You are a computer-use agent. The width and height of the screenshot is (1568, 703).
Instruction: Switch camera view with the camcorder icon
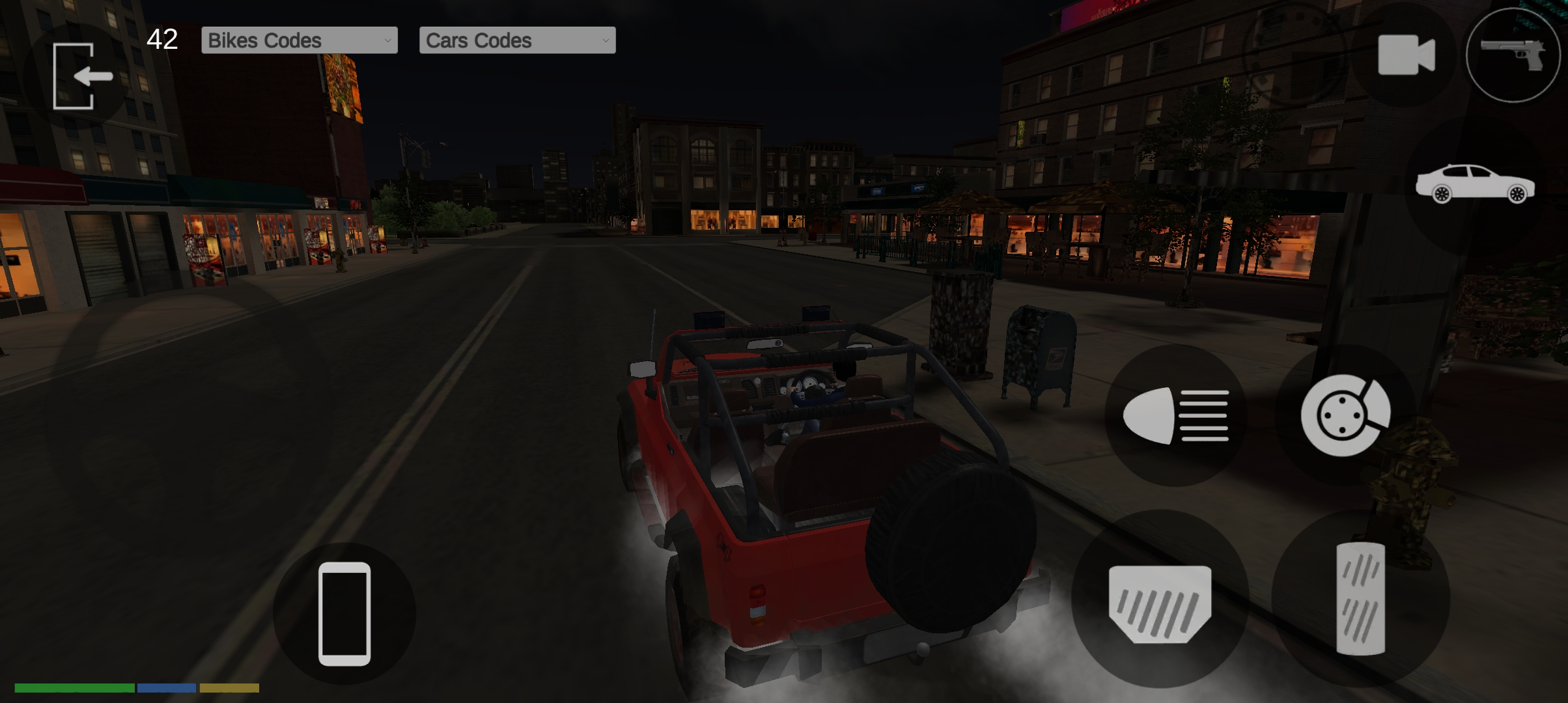coord(1405,55)
